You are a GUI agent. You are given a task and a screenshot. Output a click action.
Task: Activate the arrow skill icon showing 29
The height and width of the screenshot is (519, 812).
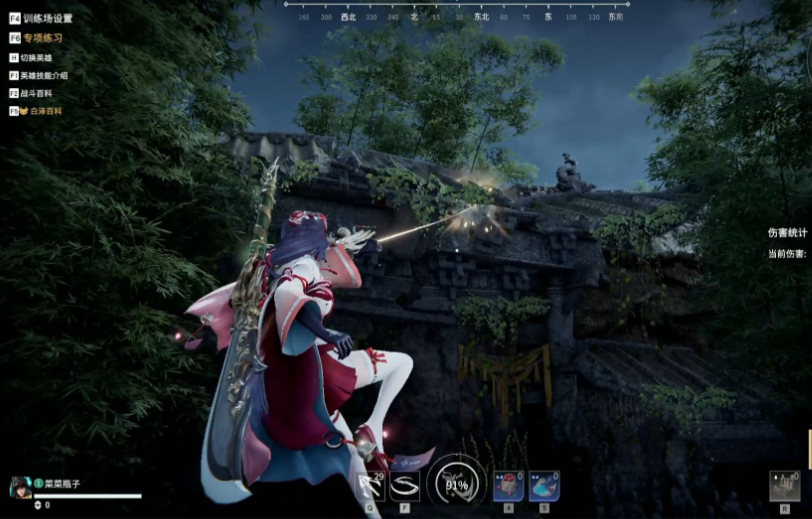pyautogui.click(x=372, y=486)
